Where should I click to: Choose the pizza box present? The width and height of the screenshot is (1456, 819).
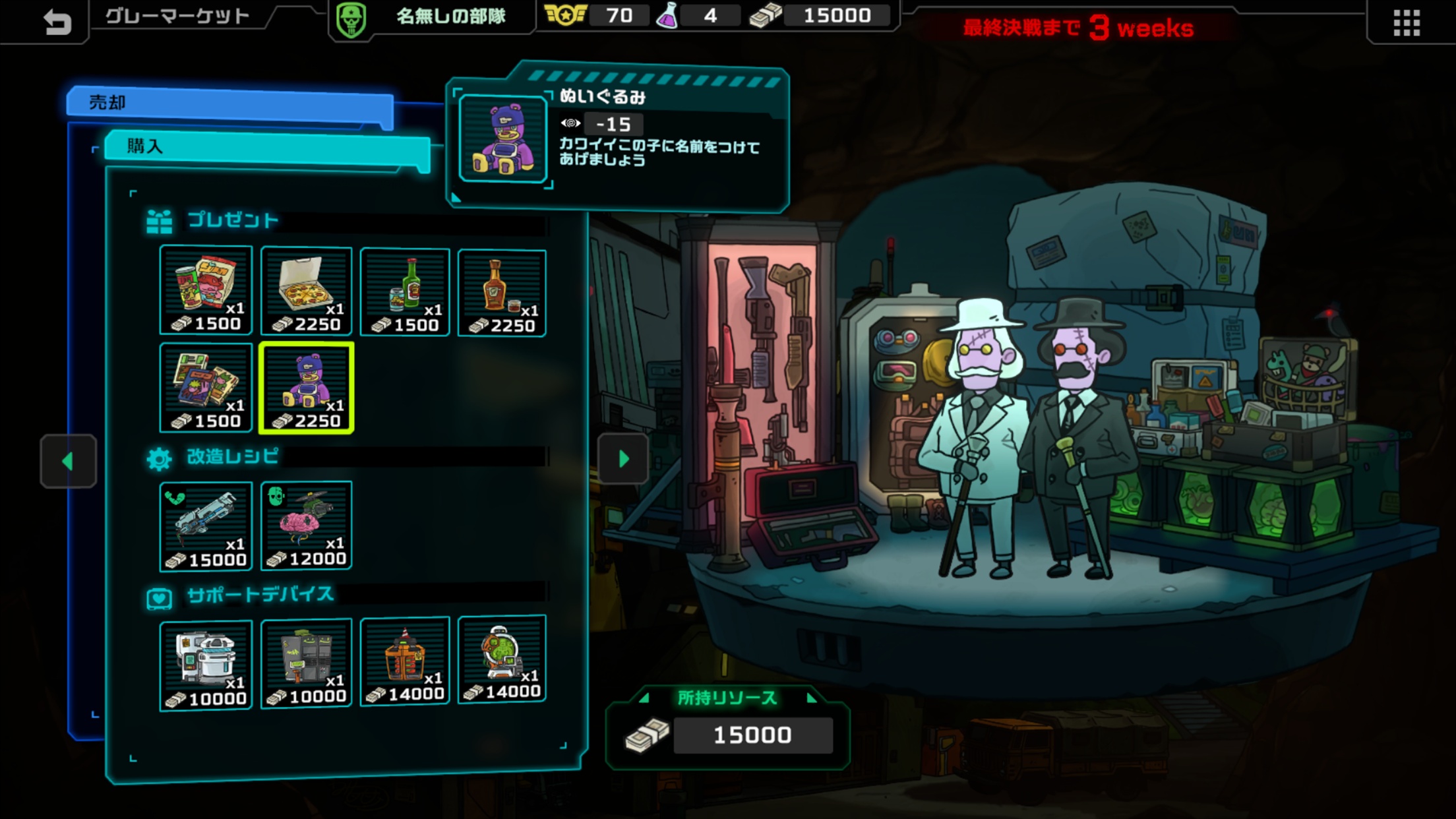pyautogui.click(x=306, y=291)
